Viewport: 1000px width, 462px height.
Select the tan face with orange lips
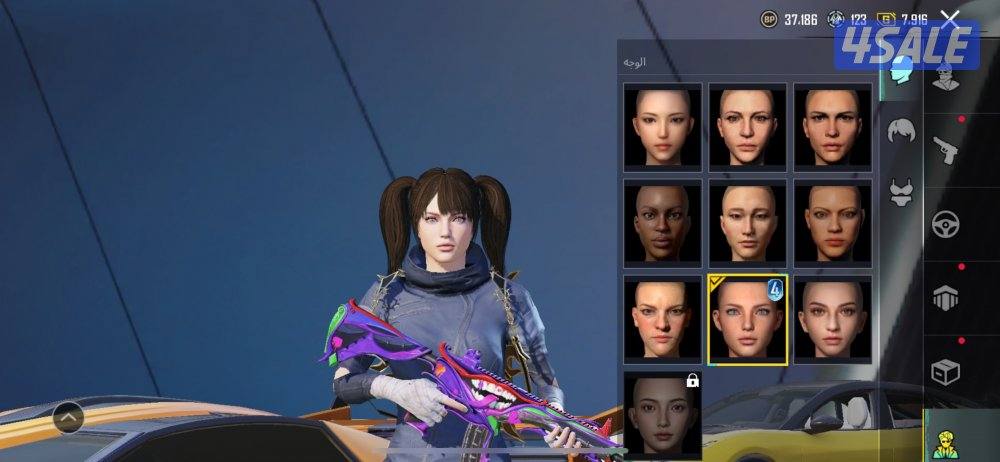point(832,223)
